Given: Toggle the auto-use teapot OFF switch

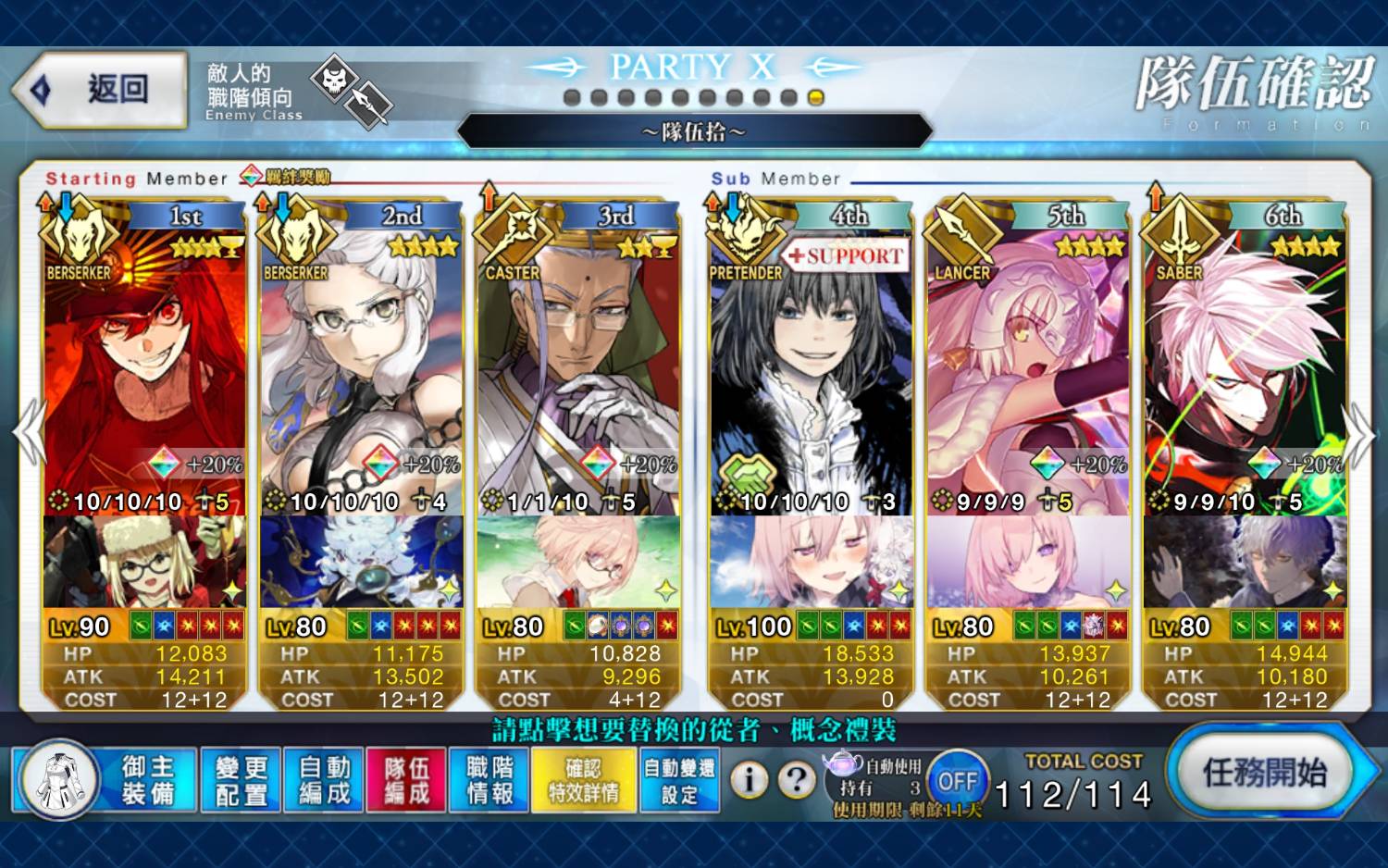Looking at the screenshot, I should pyautogui.click(x=957, y=780).
